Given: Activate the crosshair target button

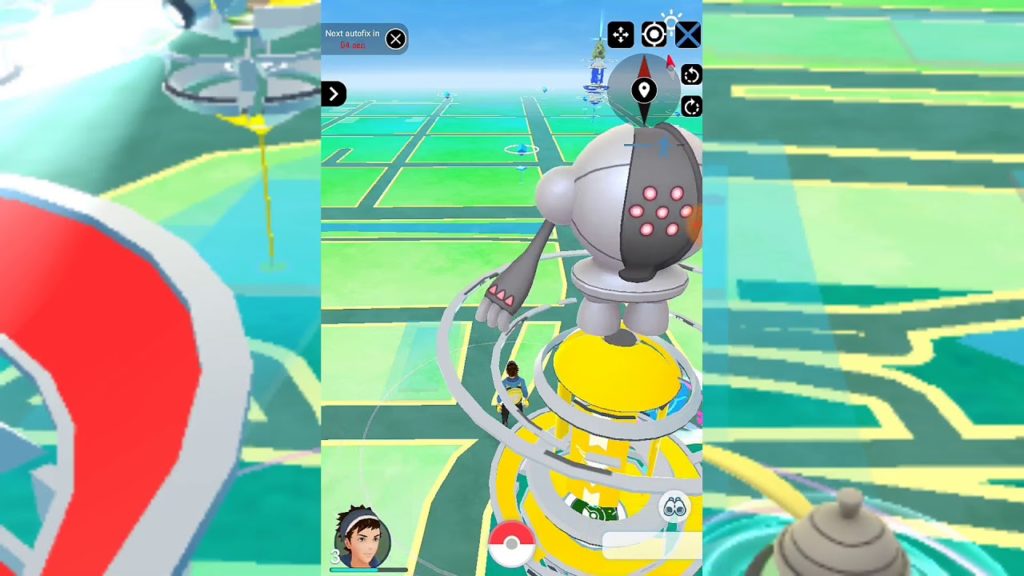Looking at the screenshot, I should click(x=654, y=34).
